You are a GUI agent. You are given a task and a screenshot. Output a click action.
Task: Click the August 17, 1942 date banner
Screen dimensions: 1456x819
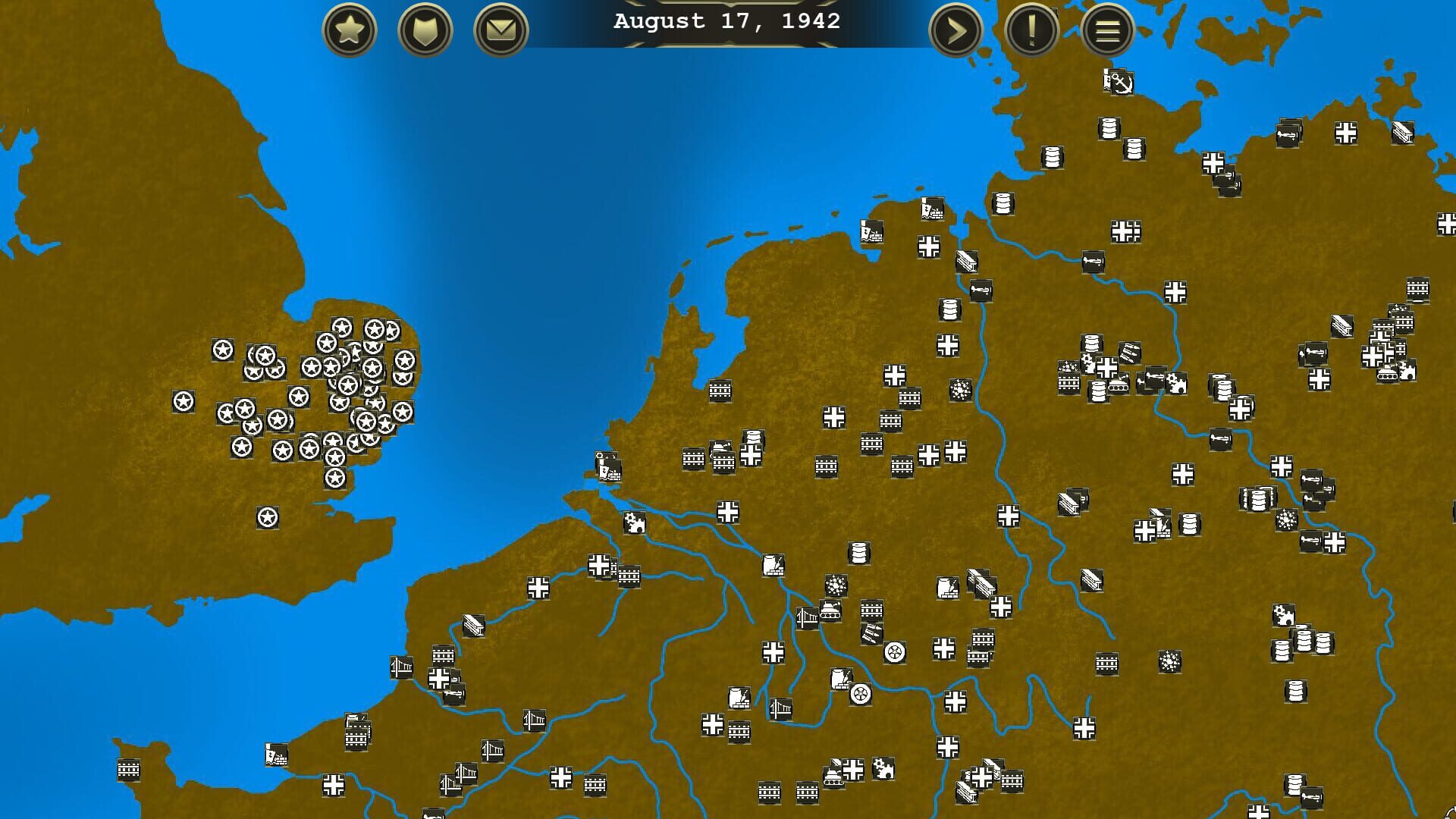(x=726, y=21)
